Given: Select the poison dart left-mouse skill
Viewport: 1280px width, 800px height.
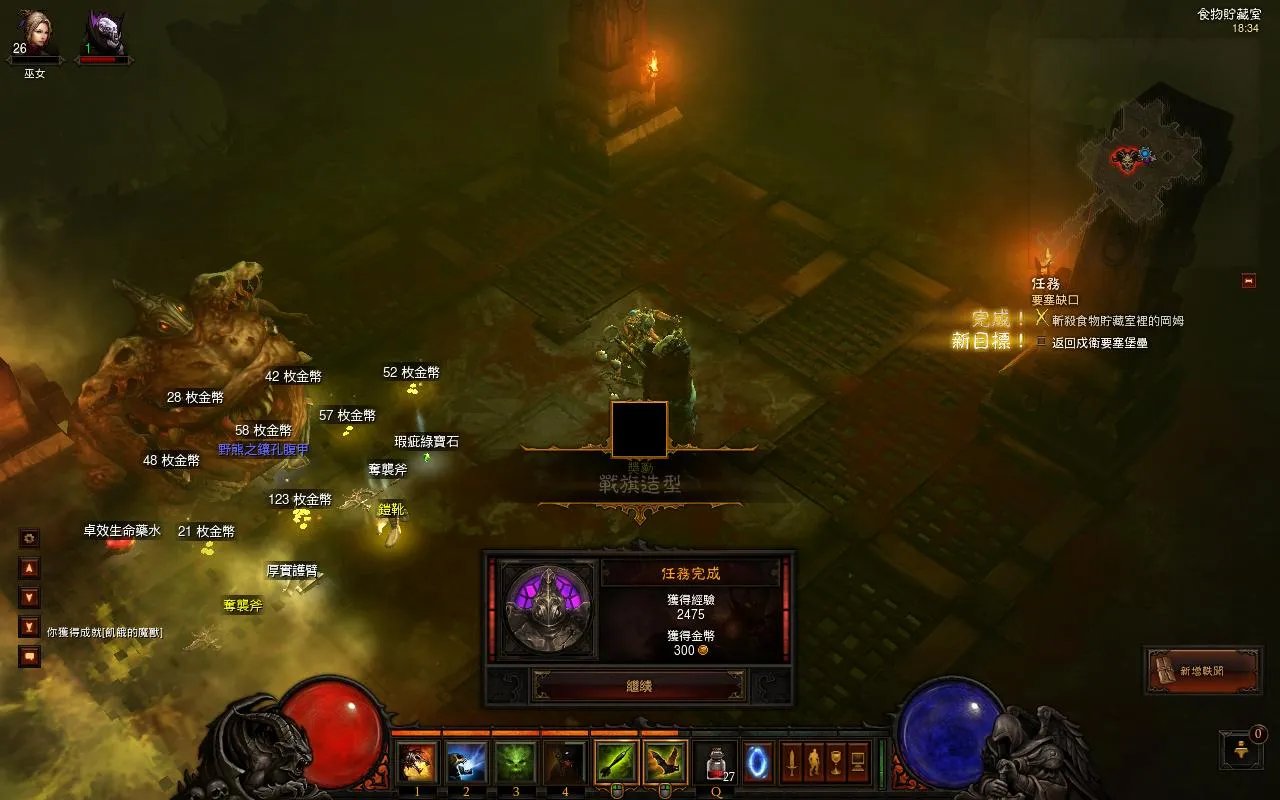Looking at the screenshot, I should [616, 762].
